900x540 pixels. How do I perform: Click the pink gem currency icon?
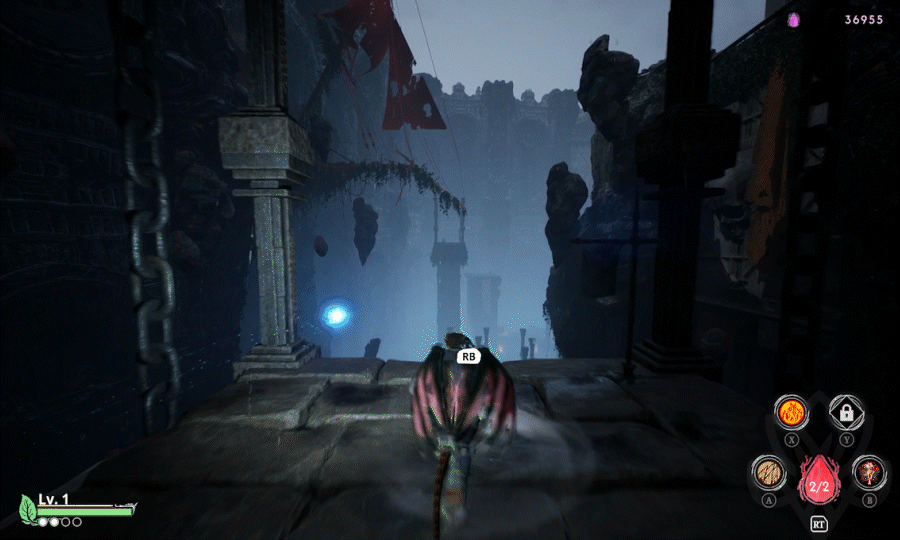(x=794, y=19)
